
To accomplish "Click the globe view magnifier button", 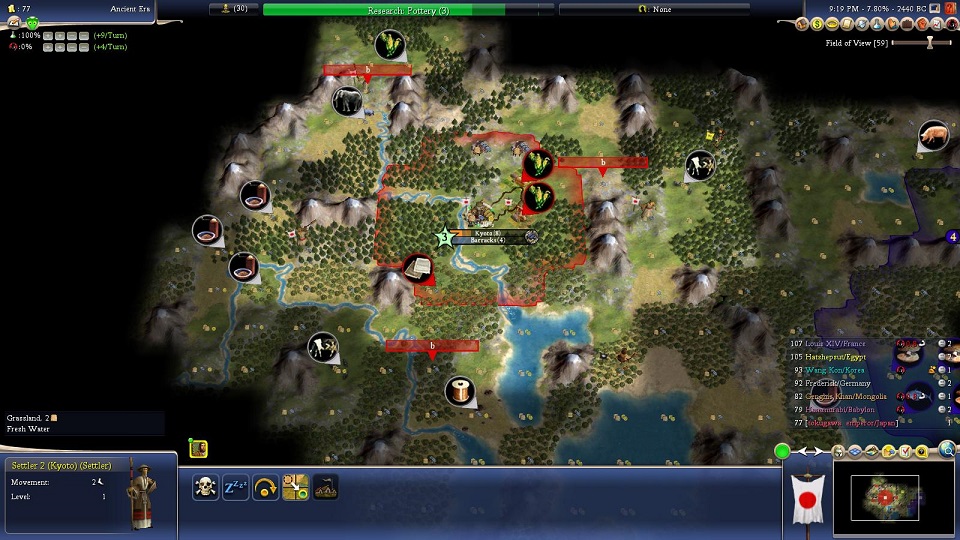I will click(946, 451).
